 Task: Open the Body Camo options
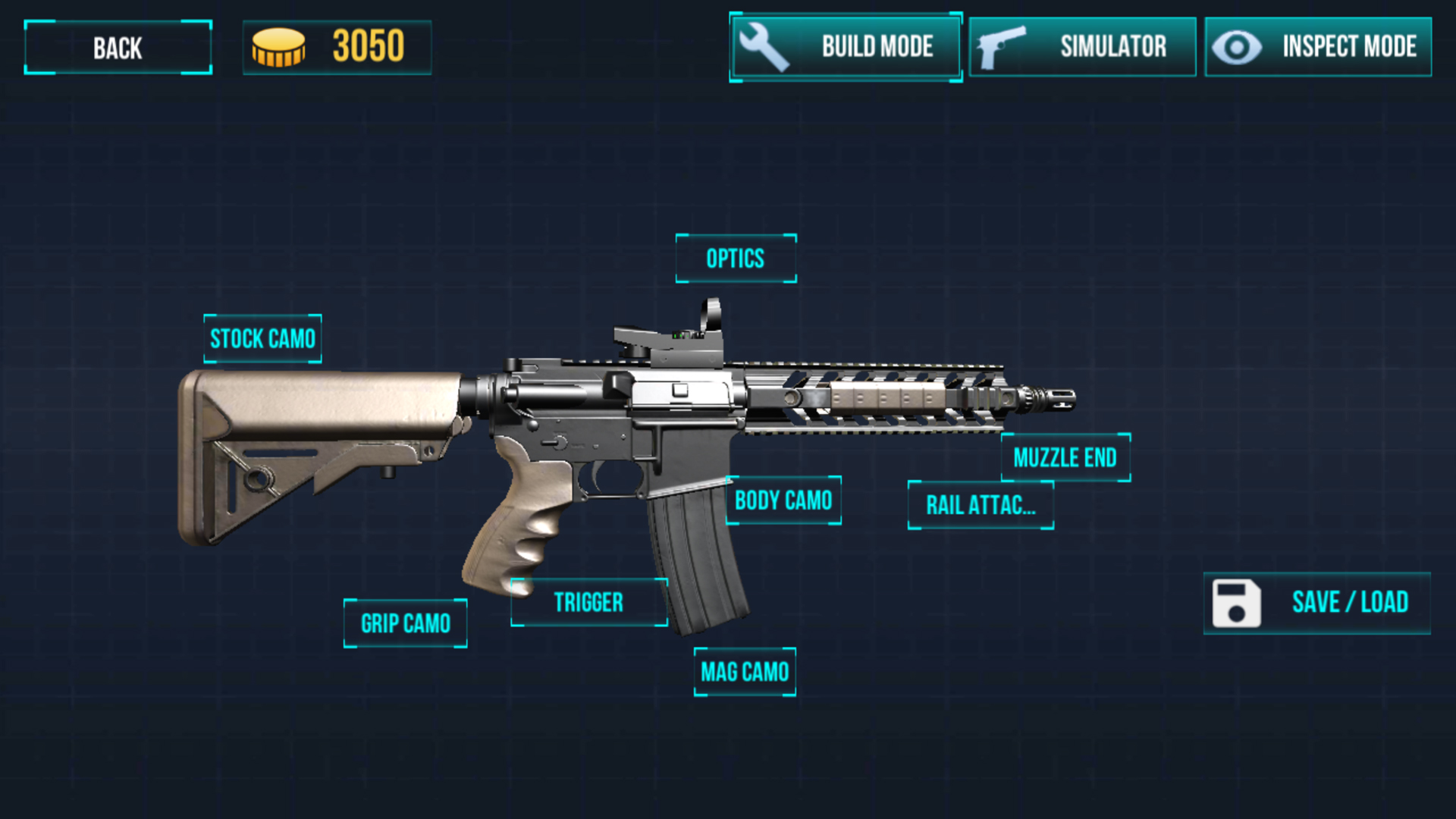pyautogui.click(x=783, y=500)
